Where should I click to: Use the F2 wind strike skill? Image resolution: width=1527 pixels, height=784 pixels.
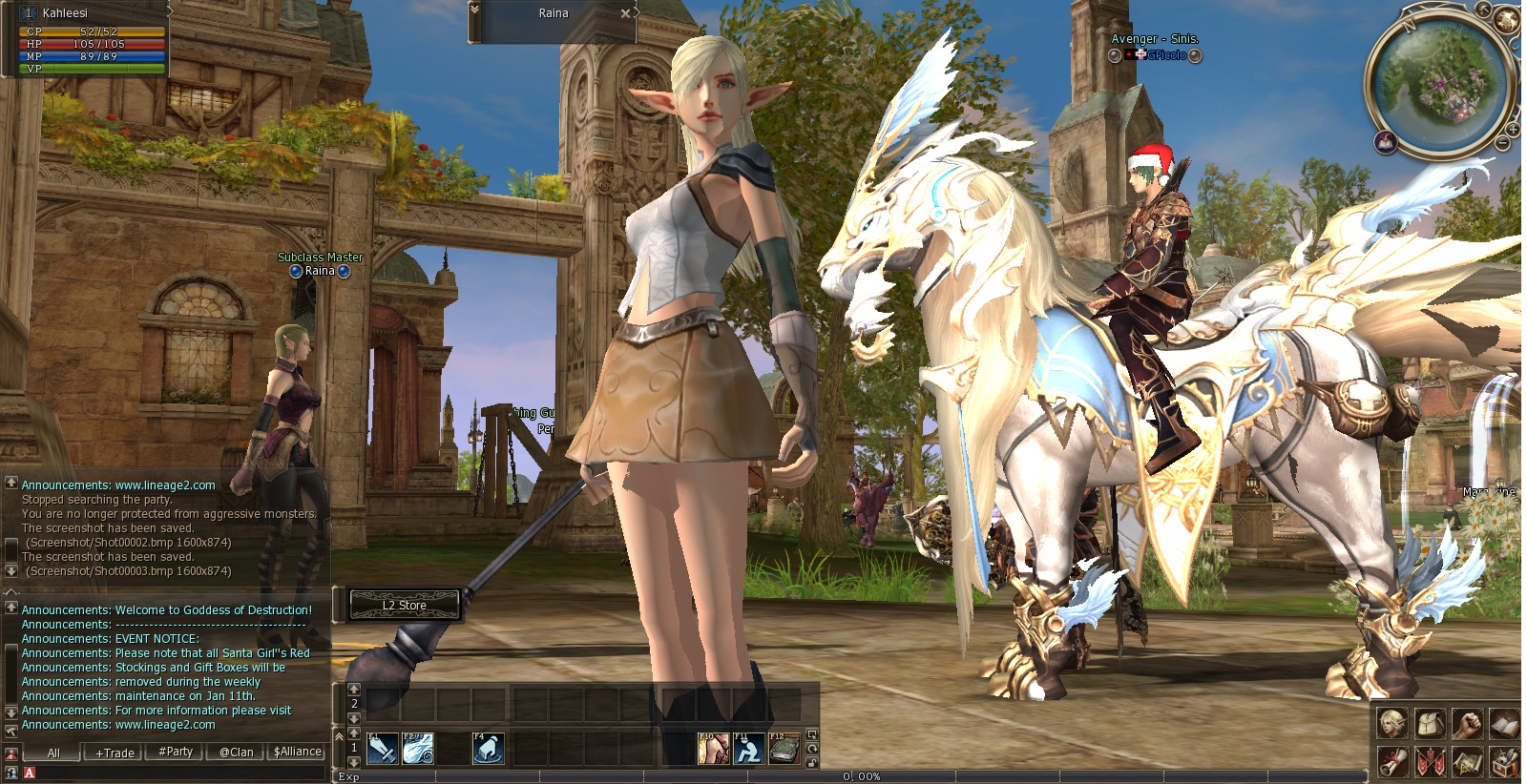417,749
